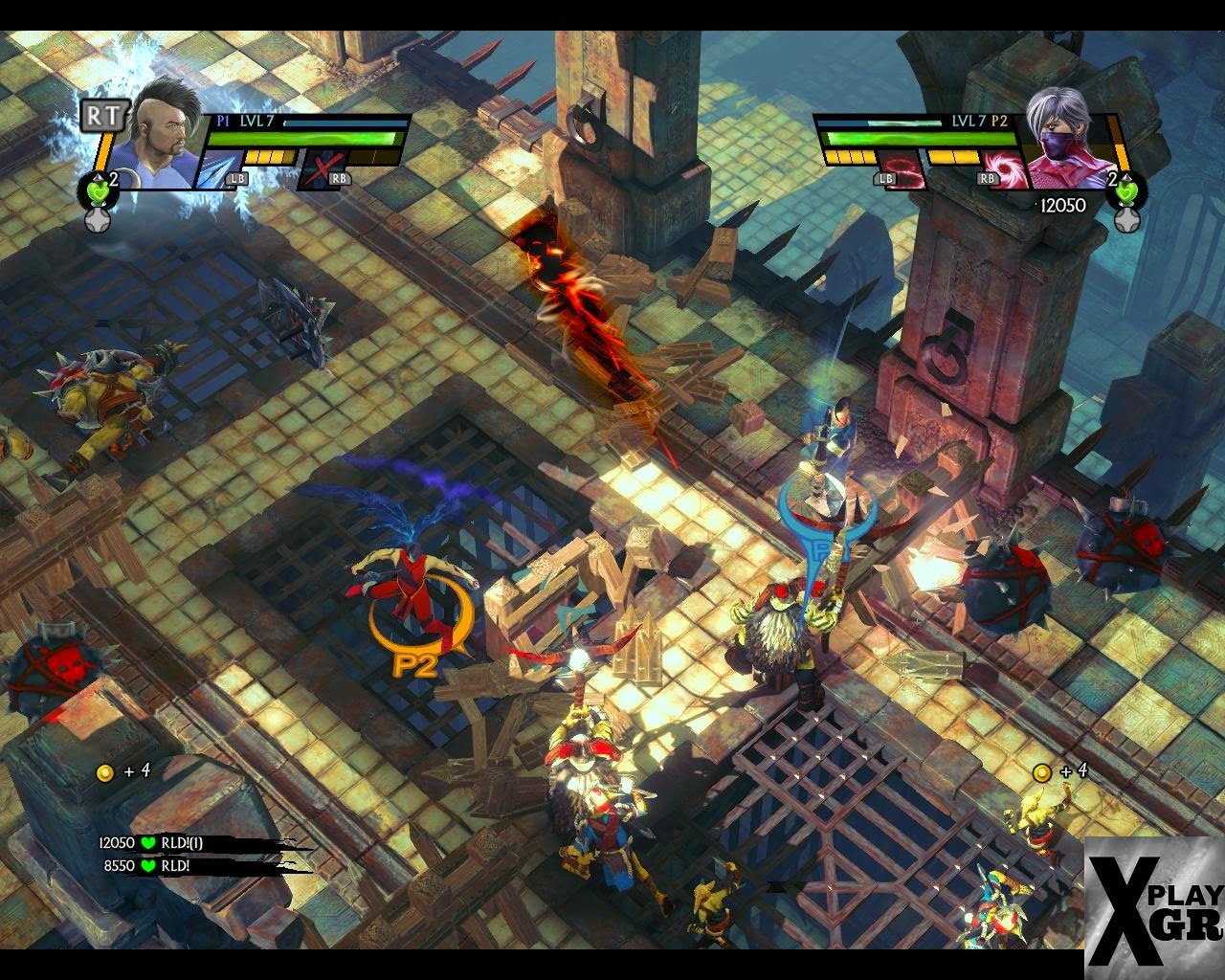Viewport: 1225px width, 980px height.
Task: Activate P1's blue arrow ability
Action: (x=216, y=169)
